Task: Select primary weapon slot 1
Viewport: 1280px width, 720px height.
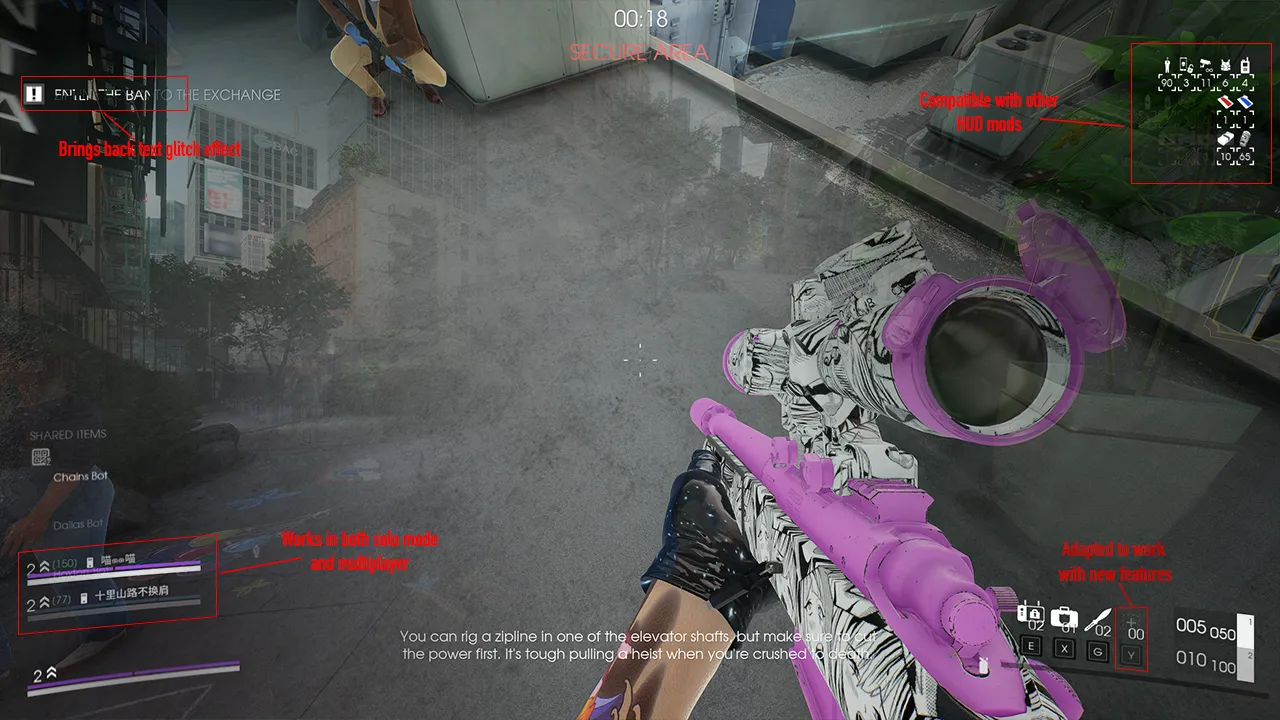Action: [1244, 629]
